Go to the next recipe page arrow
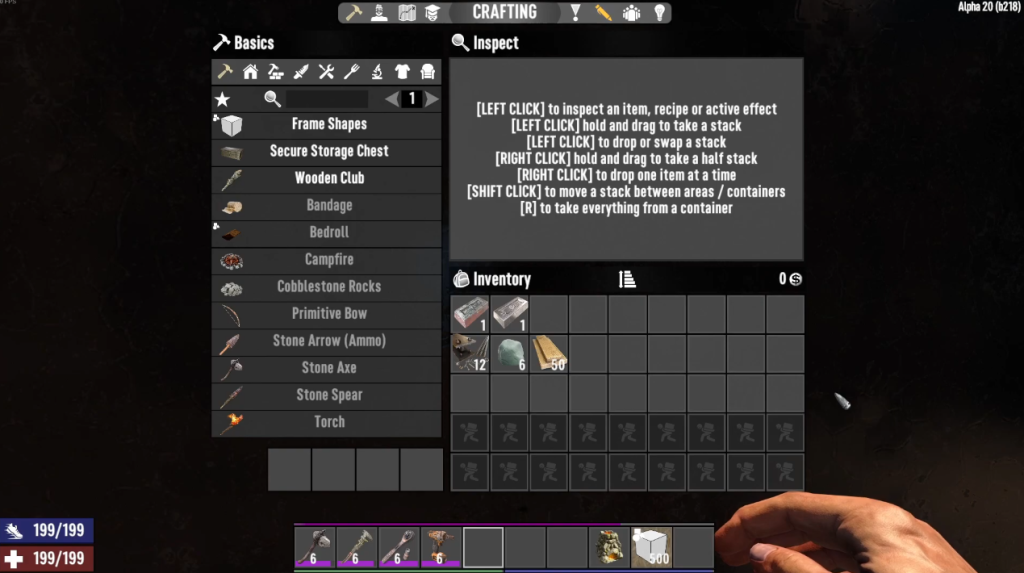The height and width of the screenshot is (573, 1024). click(432, 99)
